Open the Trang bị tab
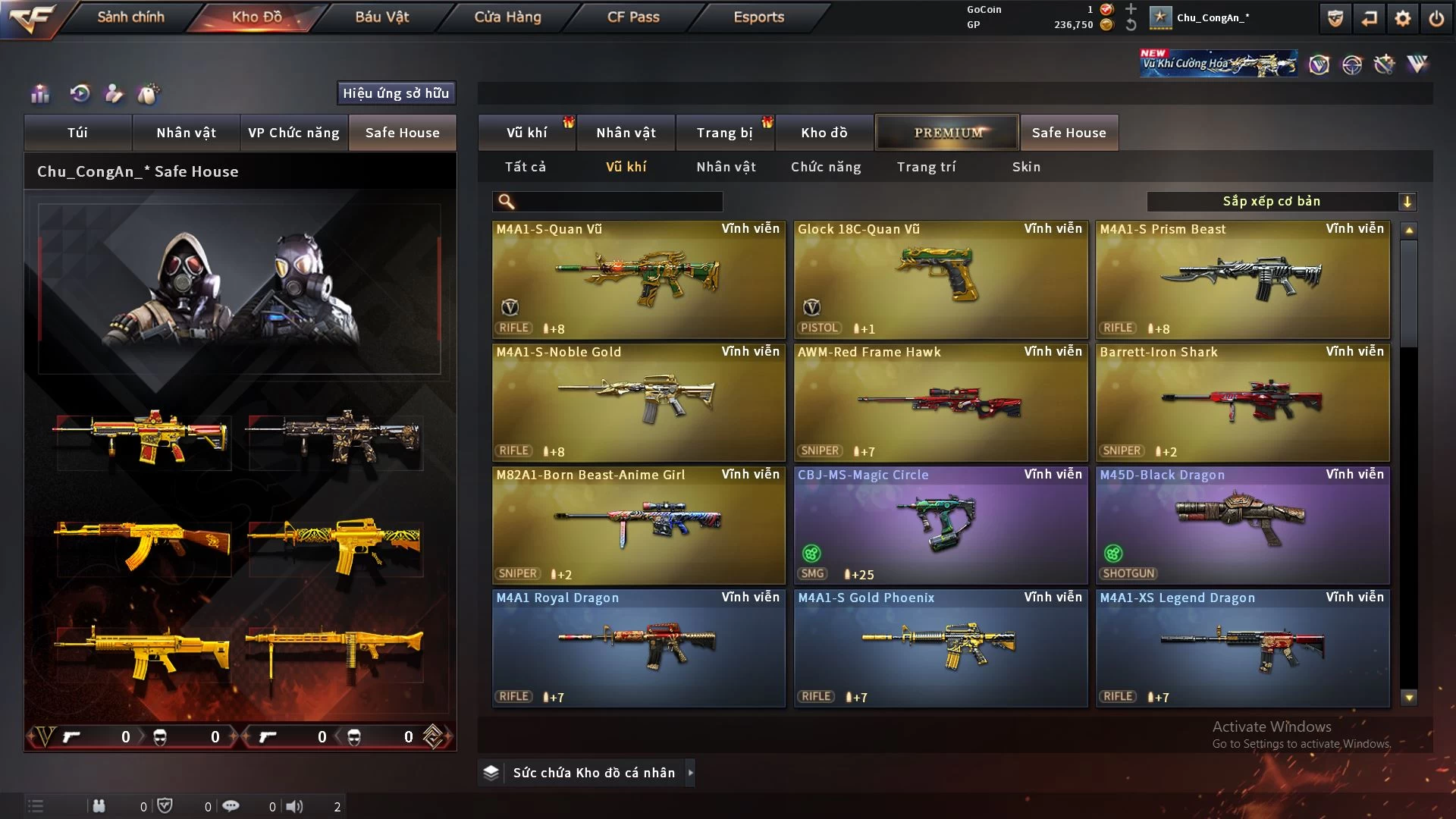1456x819 pixels. (x=724, y=133)
